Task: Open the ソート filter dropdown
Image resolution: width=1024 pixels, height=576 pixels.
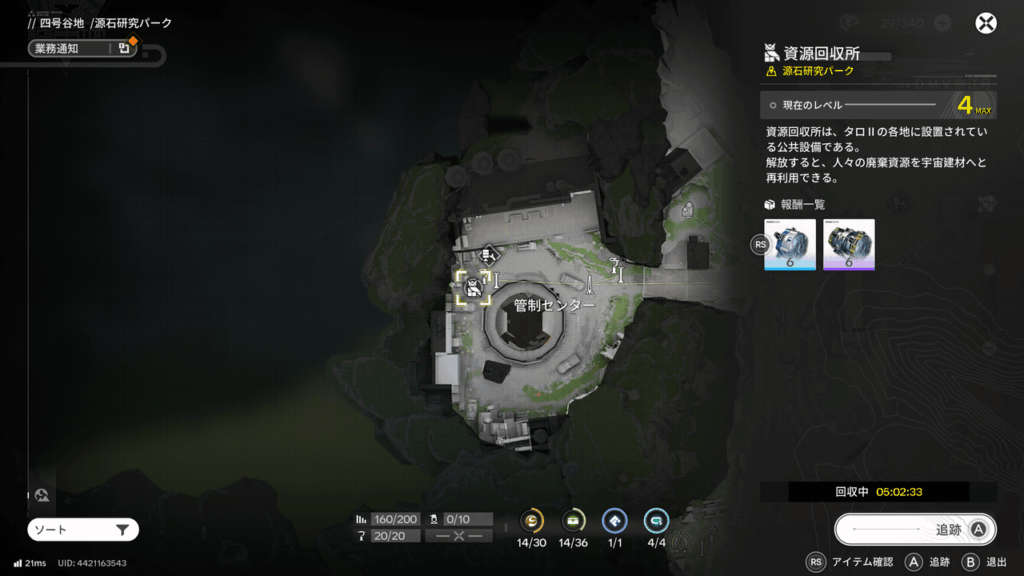Action: coord(82,530)
